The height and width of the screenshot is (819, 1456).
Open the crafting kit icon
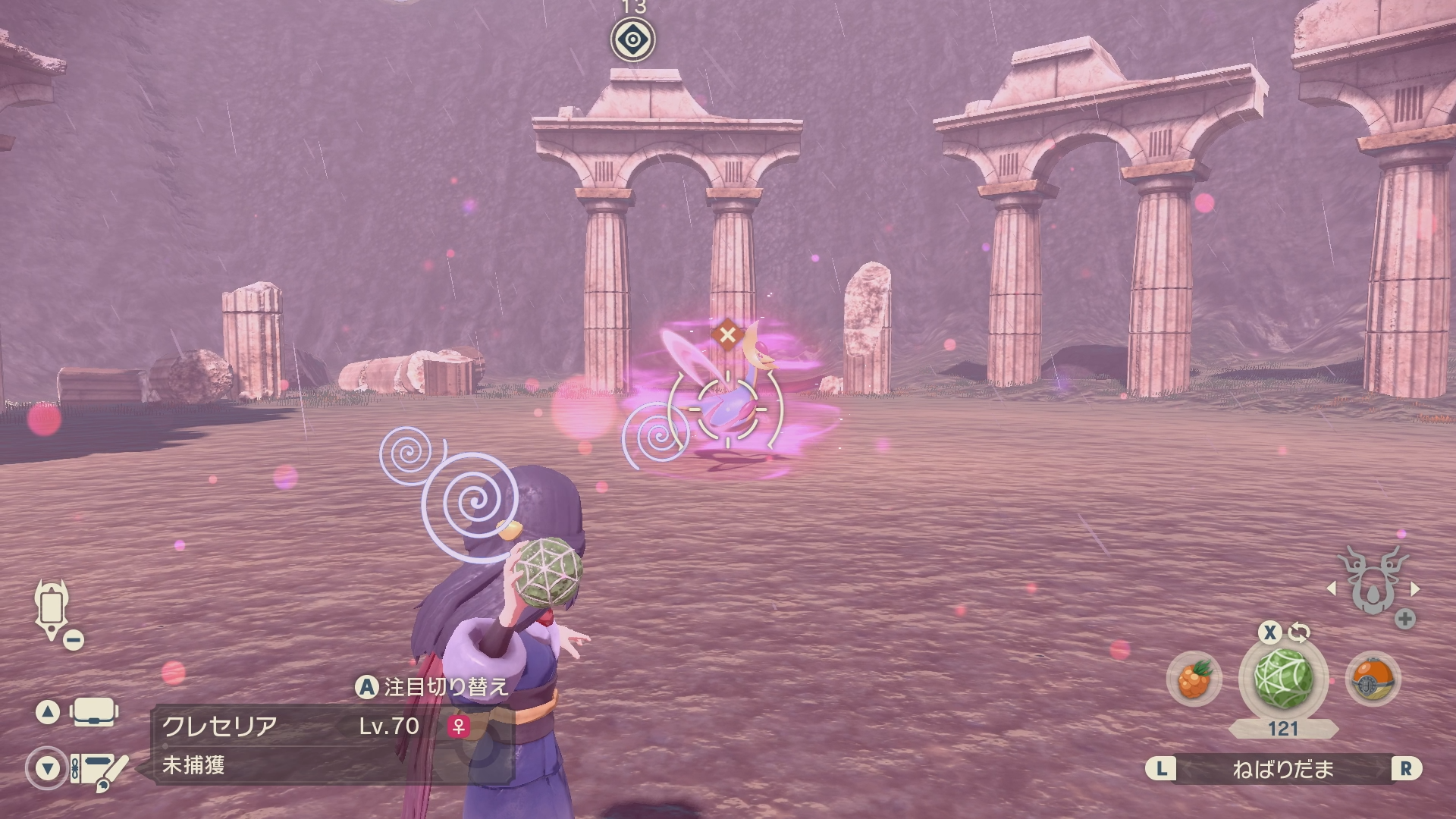click(x=99, y=769)
